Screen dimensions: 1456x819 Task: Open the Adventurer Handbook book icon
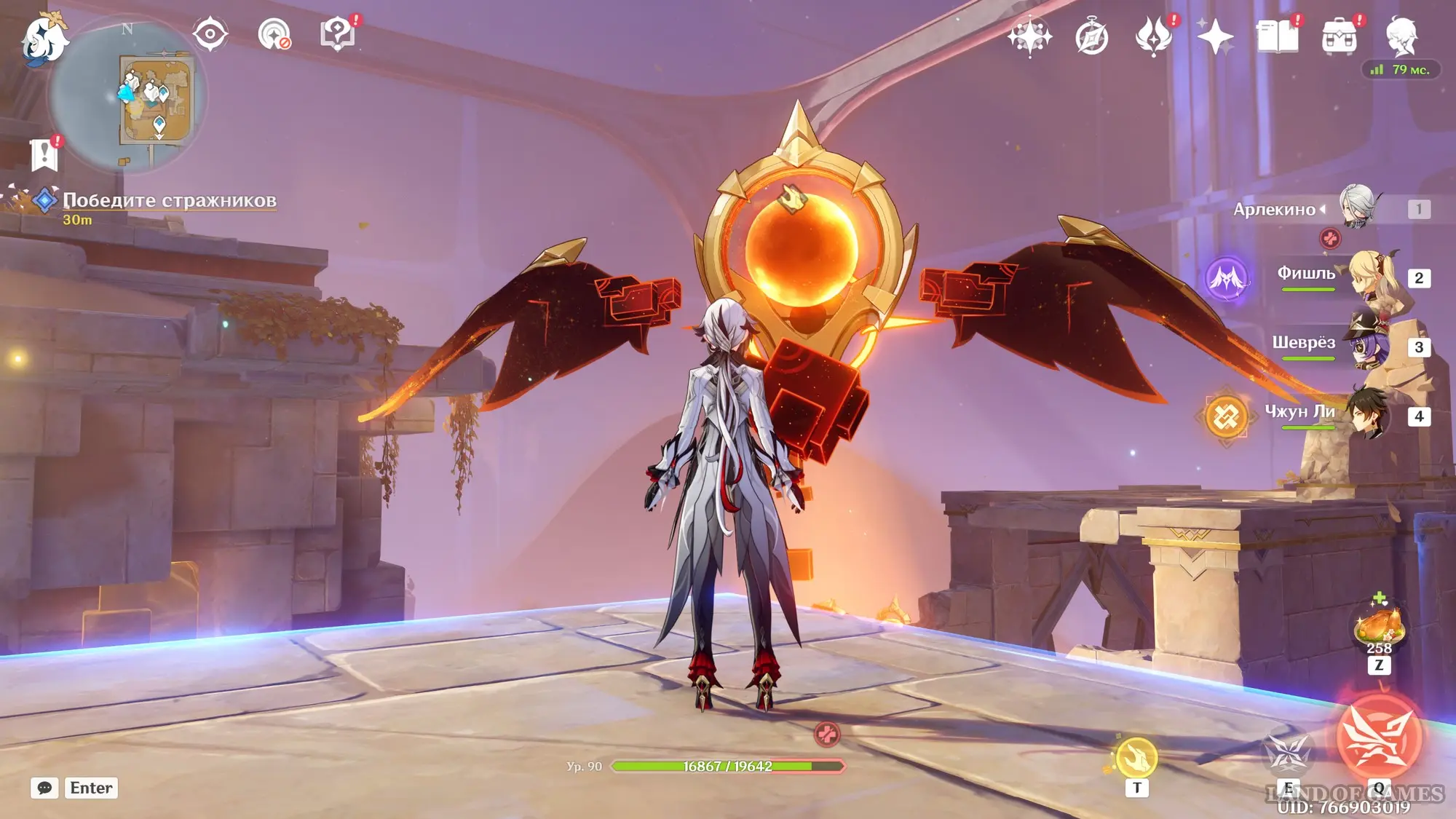1277,36
